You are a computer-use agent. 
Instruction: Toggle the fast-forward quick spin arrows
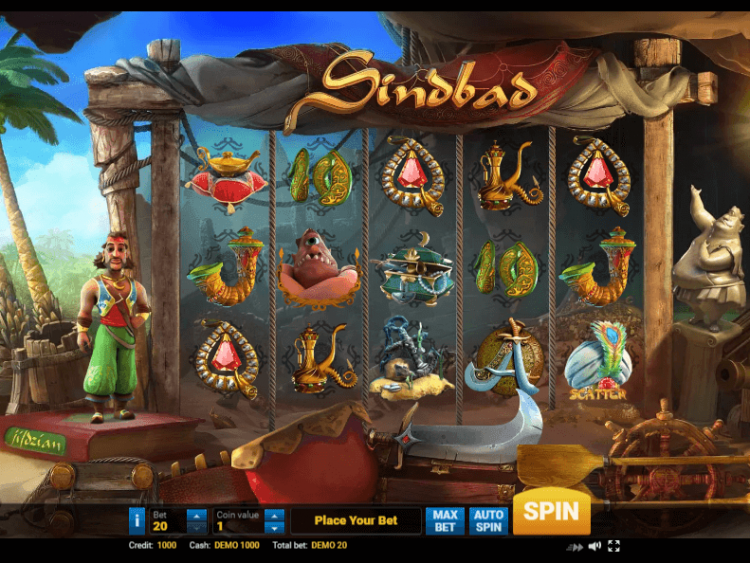click(x=575, y=547)
